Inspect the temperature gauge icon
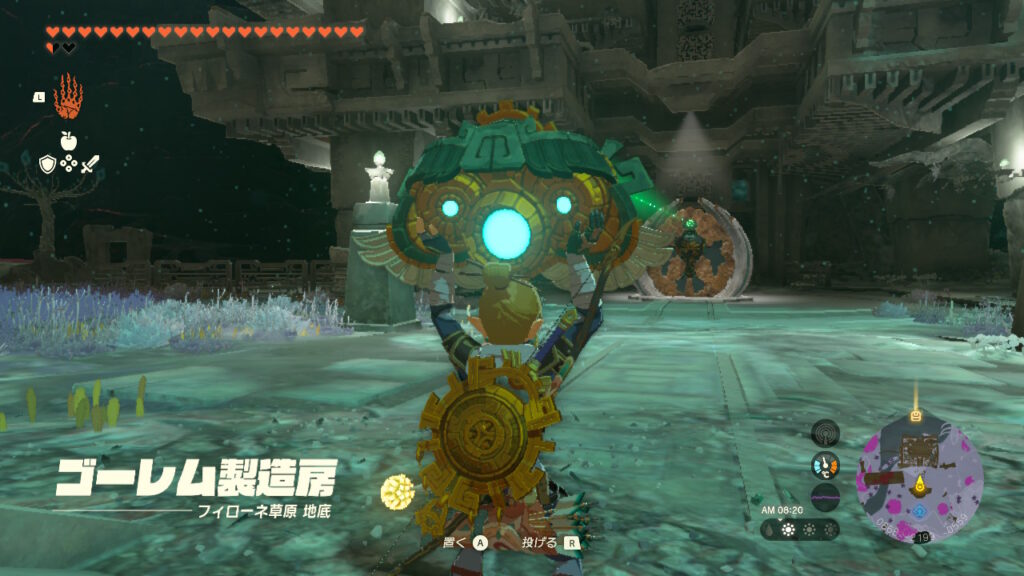The image size is (1024, 576). coord(825,465)
